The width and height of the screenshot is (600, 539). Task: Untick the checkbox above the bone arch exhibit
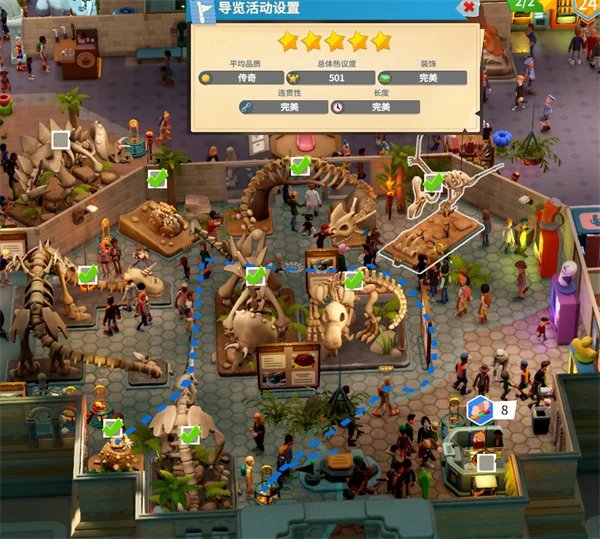click(299, 166)
